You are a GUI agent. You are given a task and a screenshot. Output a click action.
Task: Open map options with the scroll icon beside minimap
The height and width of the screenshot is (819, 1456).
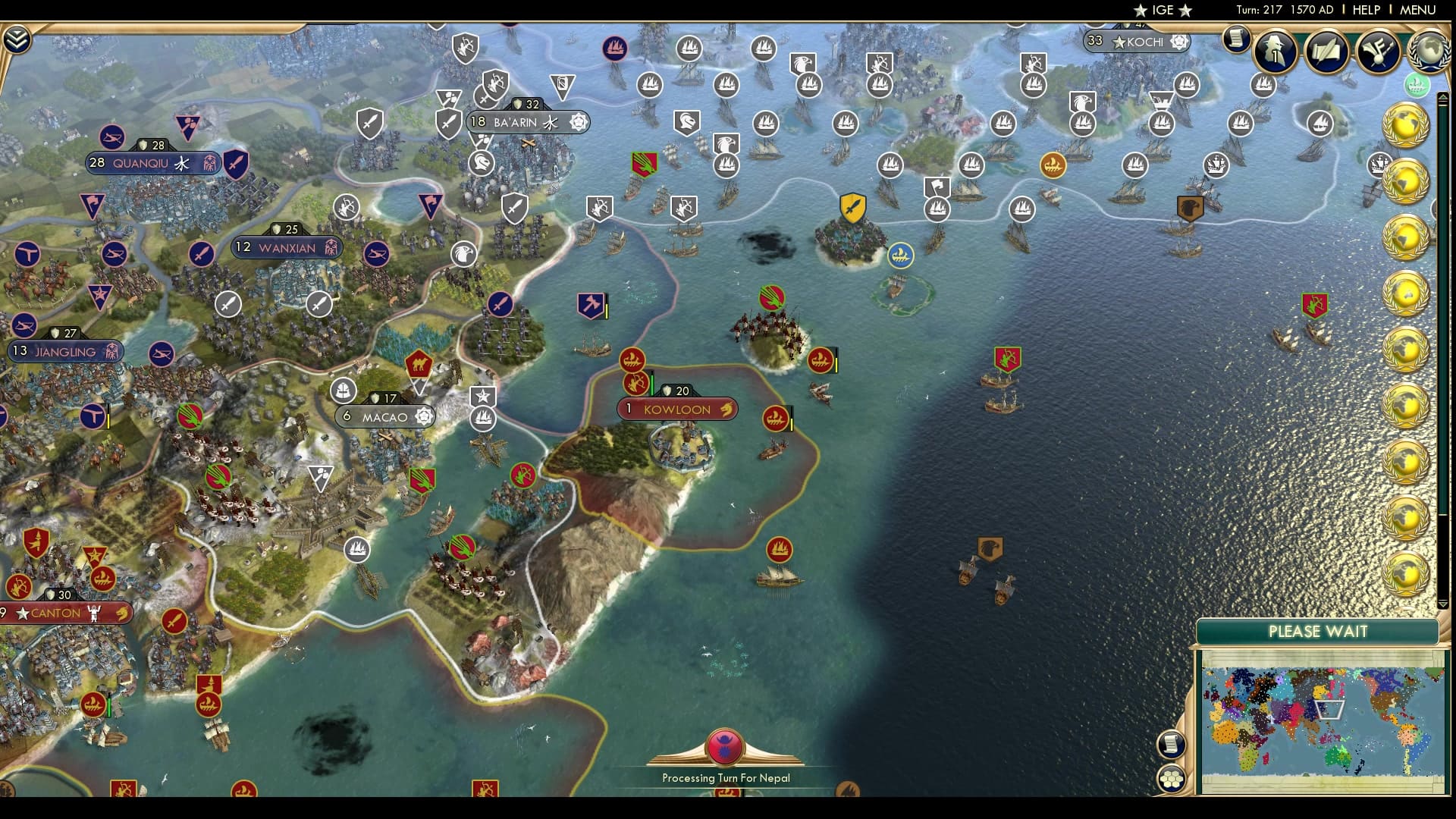pos(1172,745)
